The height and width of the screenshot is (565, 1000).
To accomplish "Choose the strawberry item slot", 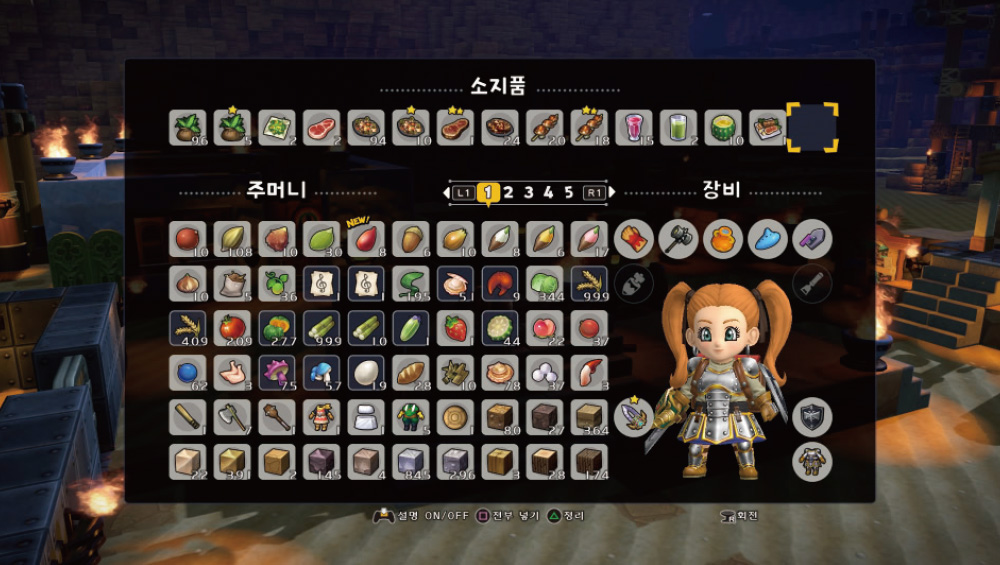I will coord(456,328).
